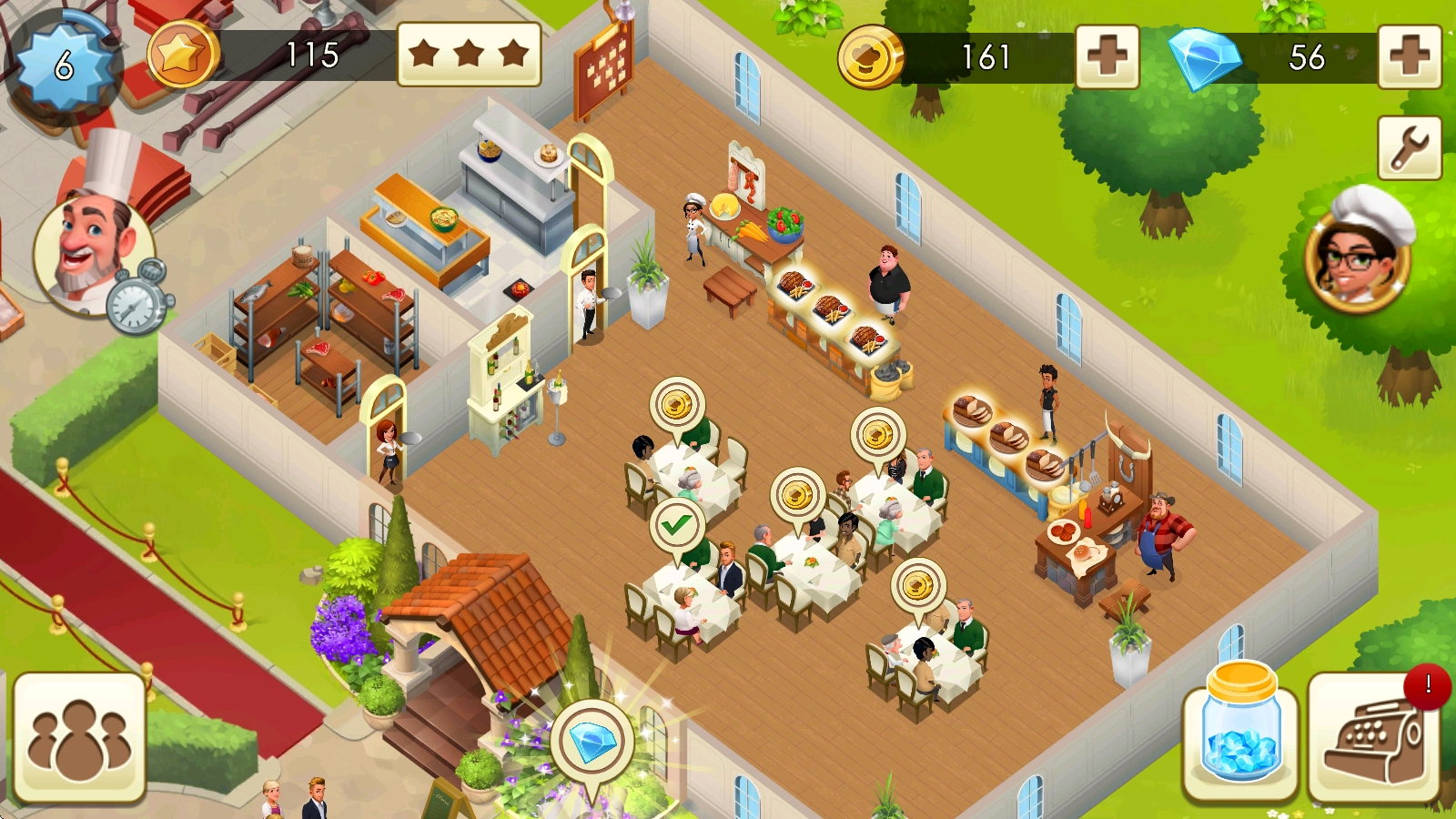Open the wrench edit mode
1456x819 pixels.
pos(1409,147)
